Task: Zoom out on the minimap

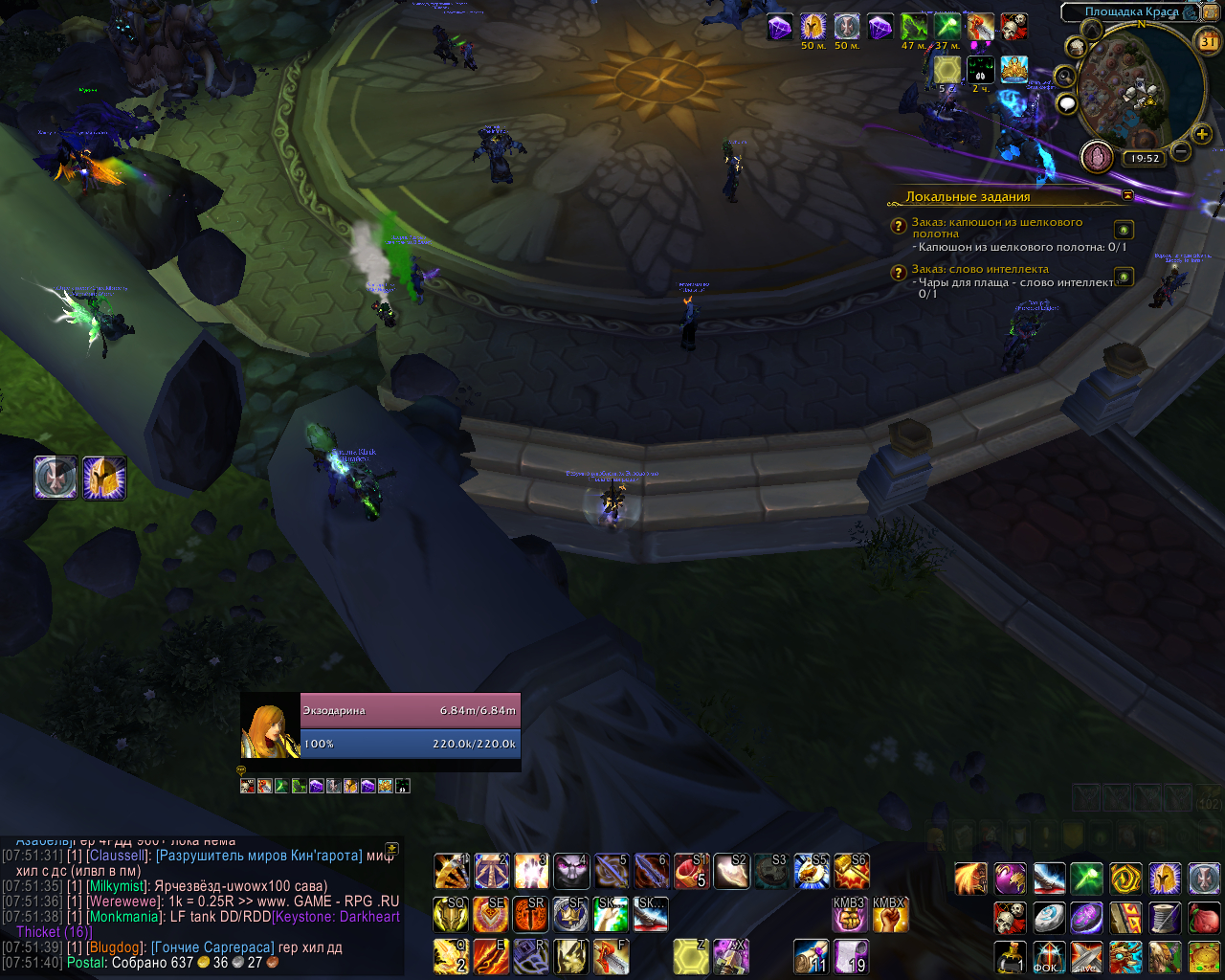Action: pyautogui.click(x=1181, y=151)
